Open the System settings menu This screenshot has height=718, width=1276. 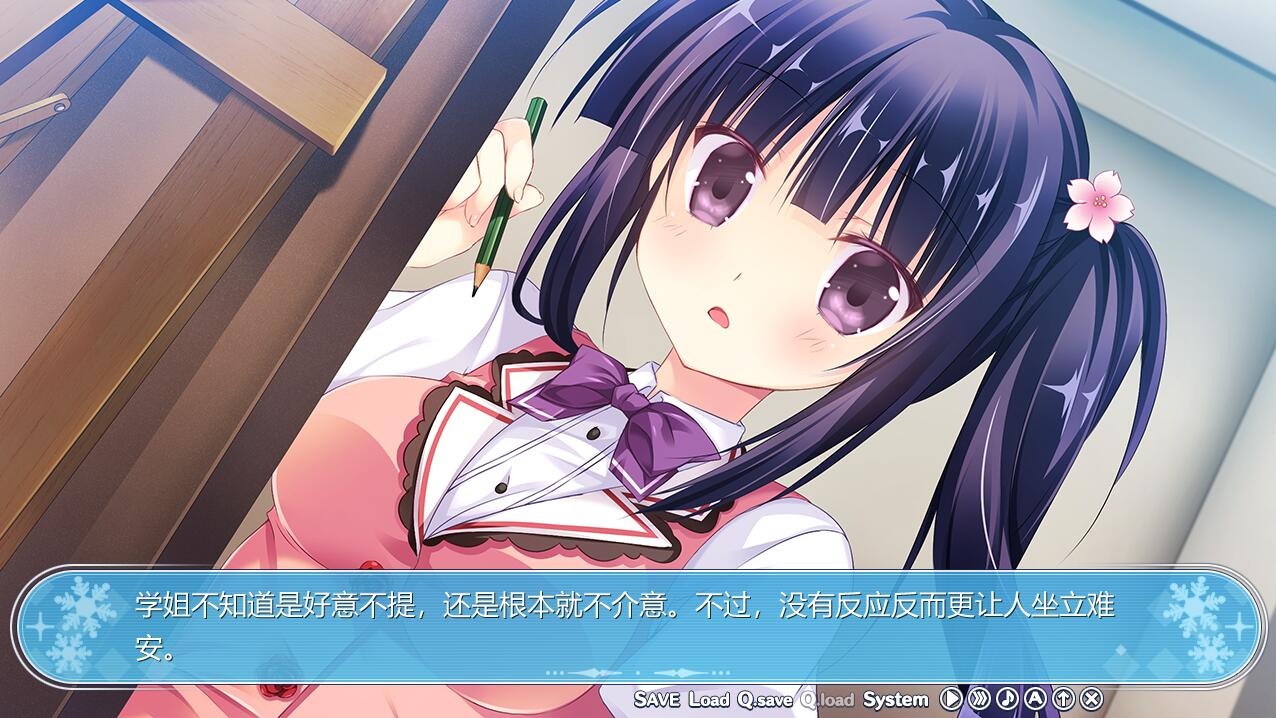point(896,699)
